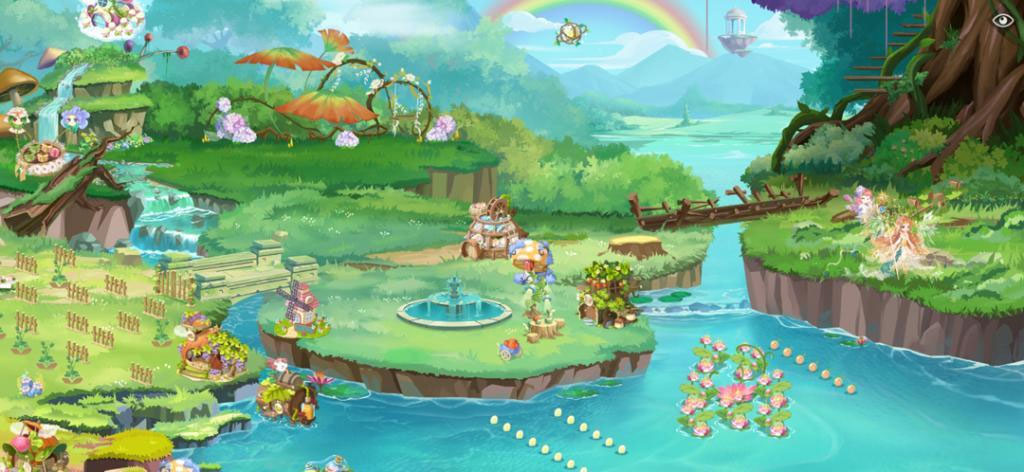Toggle the eye icon to show interface
The image size is (1024, 472).
(x=1001, y=19)
